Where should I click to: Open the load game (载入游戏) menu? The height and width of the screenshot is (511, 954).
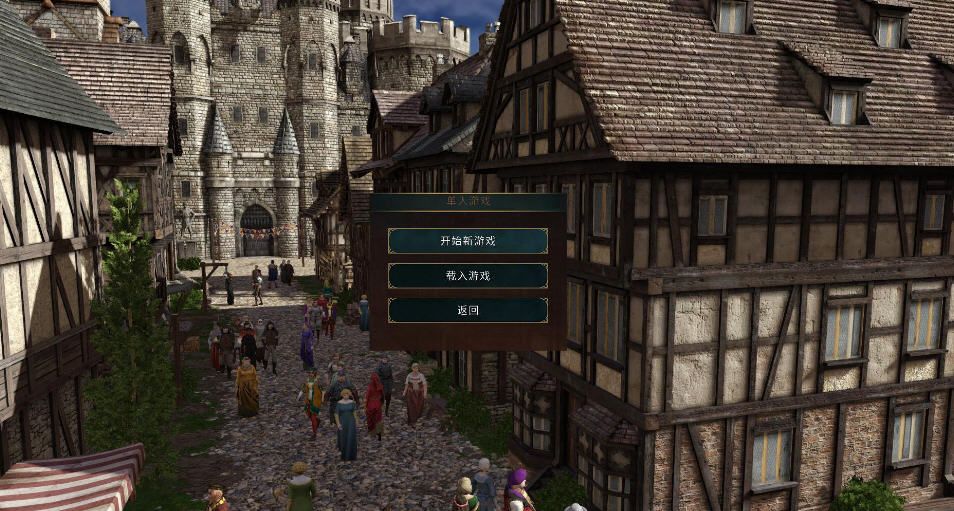coord(467,275)
